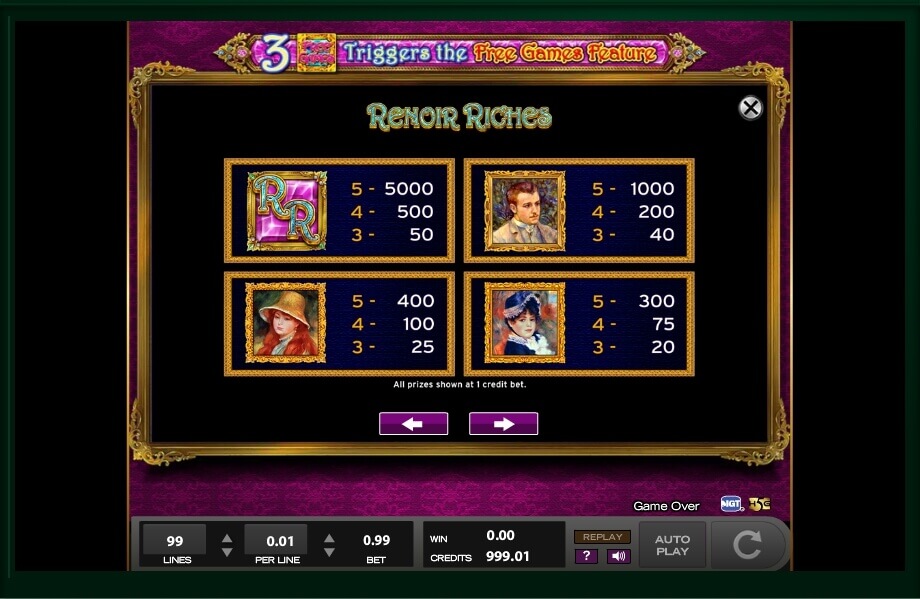
Task: Click the Replay button
Action: point(602,537)
